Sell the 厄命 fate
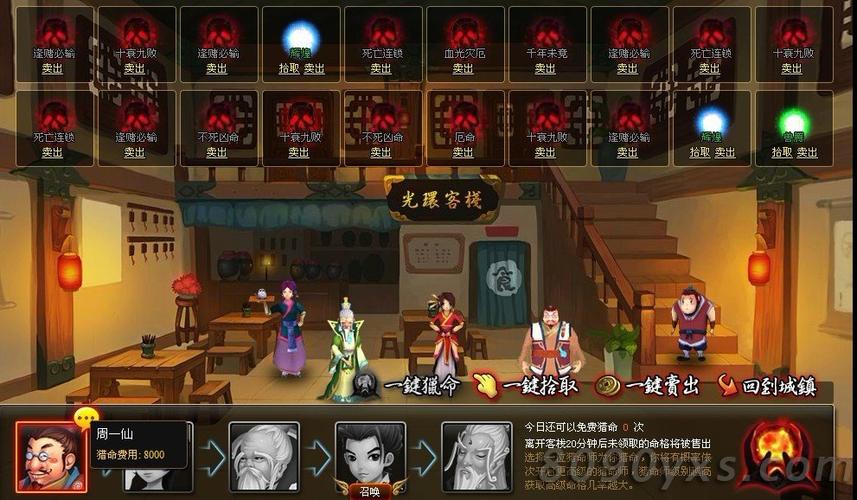Screen dimensions: 857x500 coord(463,153)
